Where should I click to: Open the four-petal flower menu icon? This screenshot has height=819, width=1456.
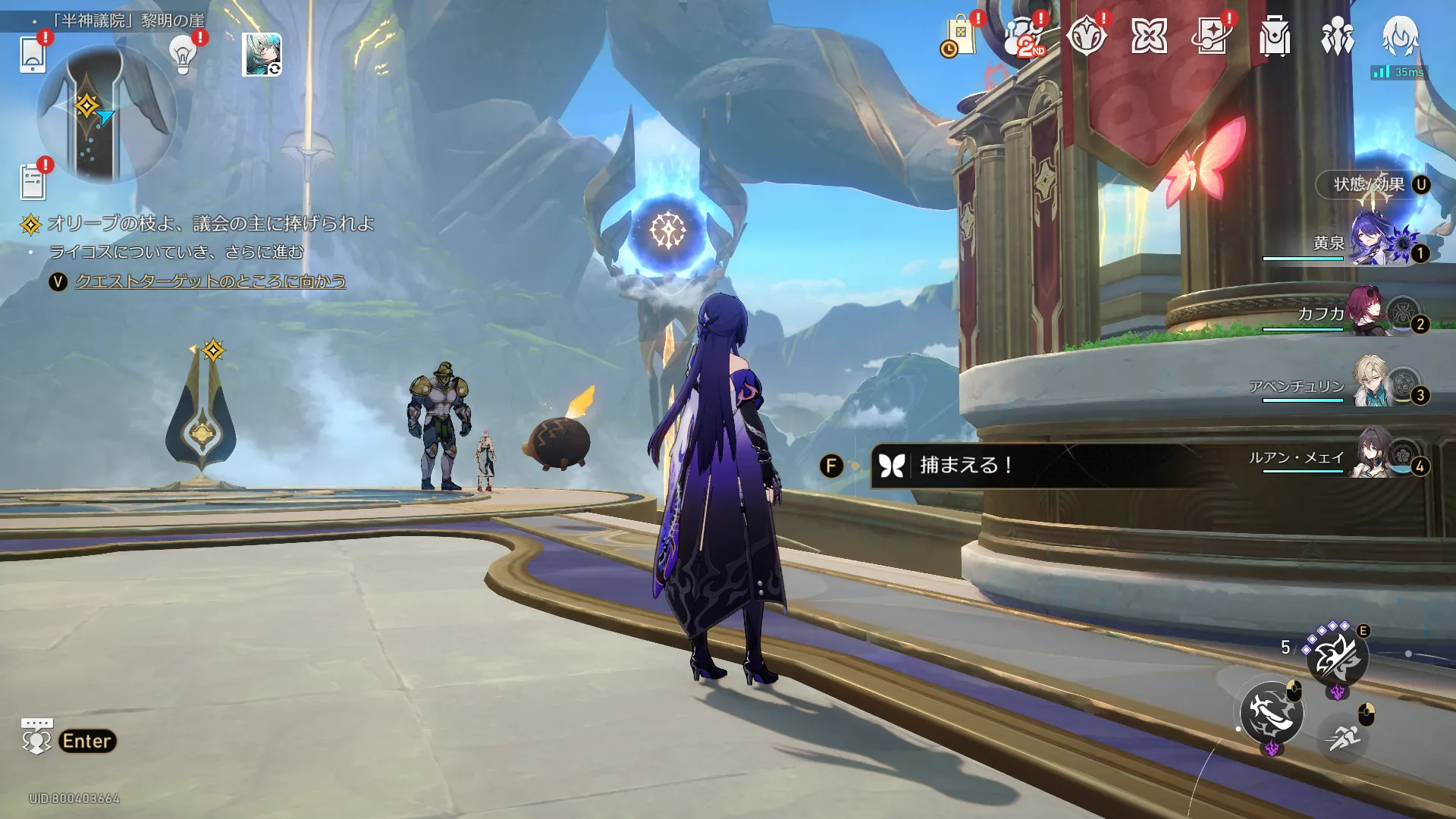tap(1149, 37)
